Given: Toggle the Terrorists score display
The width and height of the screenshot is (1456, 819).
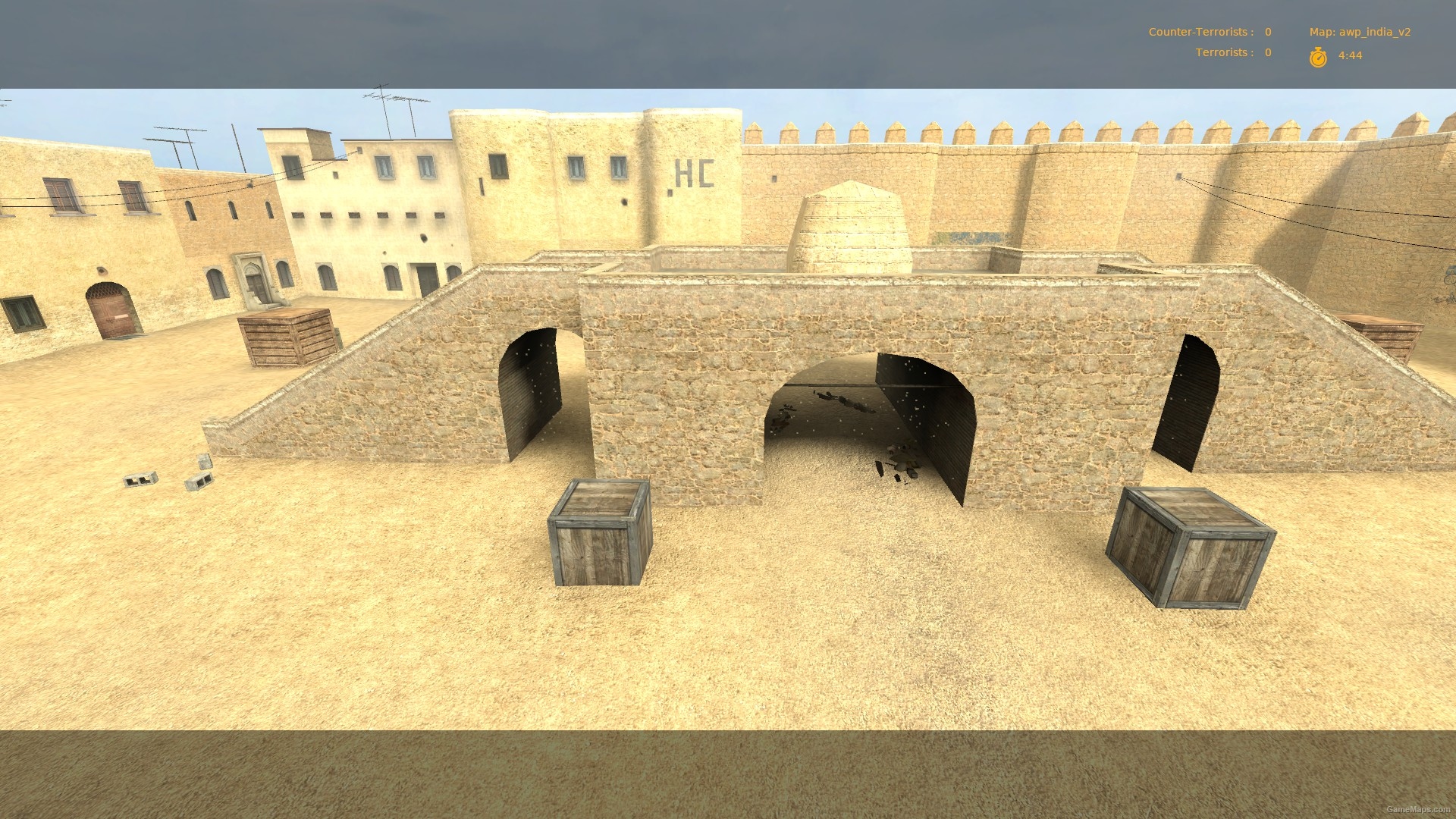Looking at the screenshot, I should click(1232, 52).
